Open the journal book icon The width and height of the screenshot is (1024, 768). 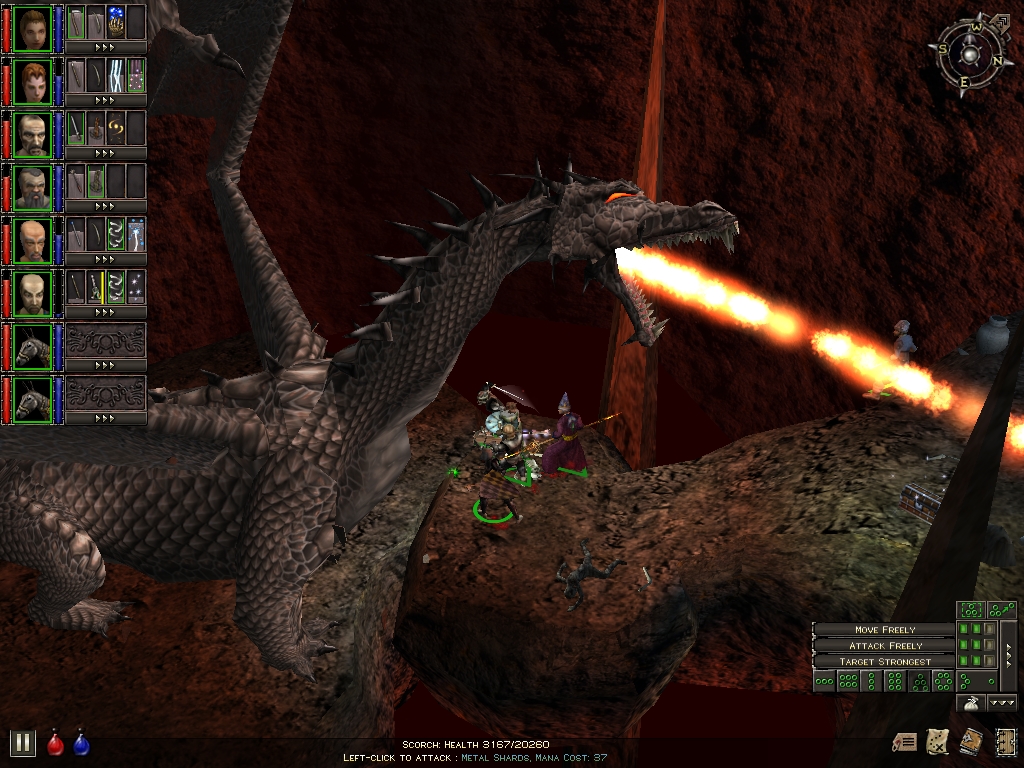pos(971,741)
